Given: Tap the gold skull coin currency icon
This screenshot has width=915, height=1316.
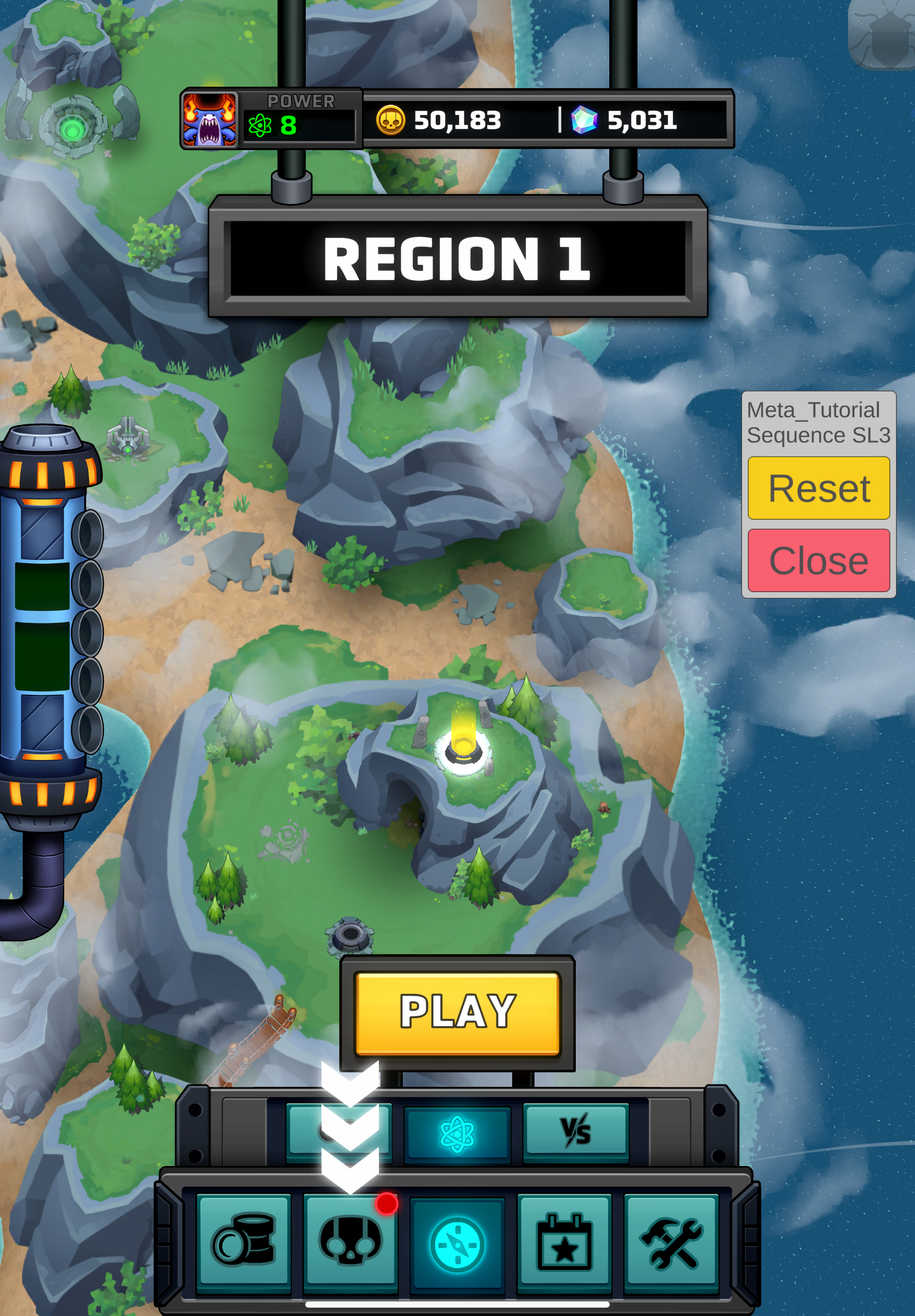Looking at the screenshot, I should 391,120.
